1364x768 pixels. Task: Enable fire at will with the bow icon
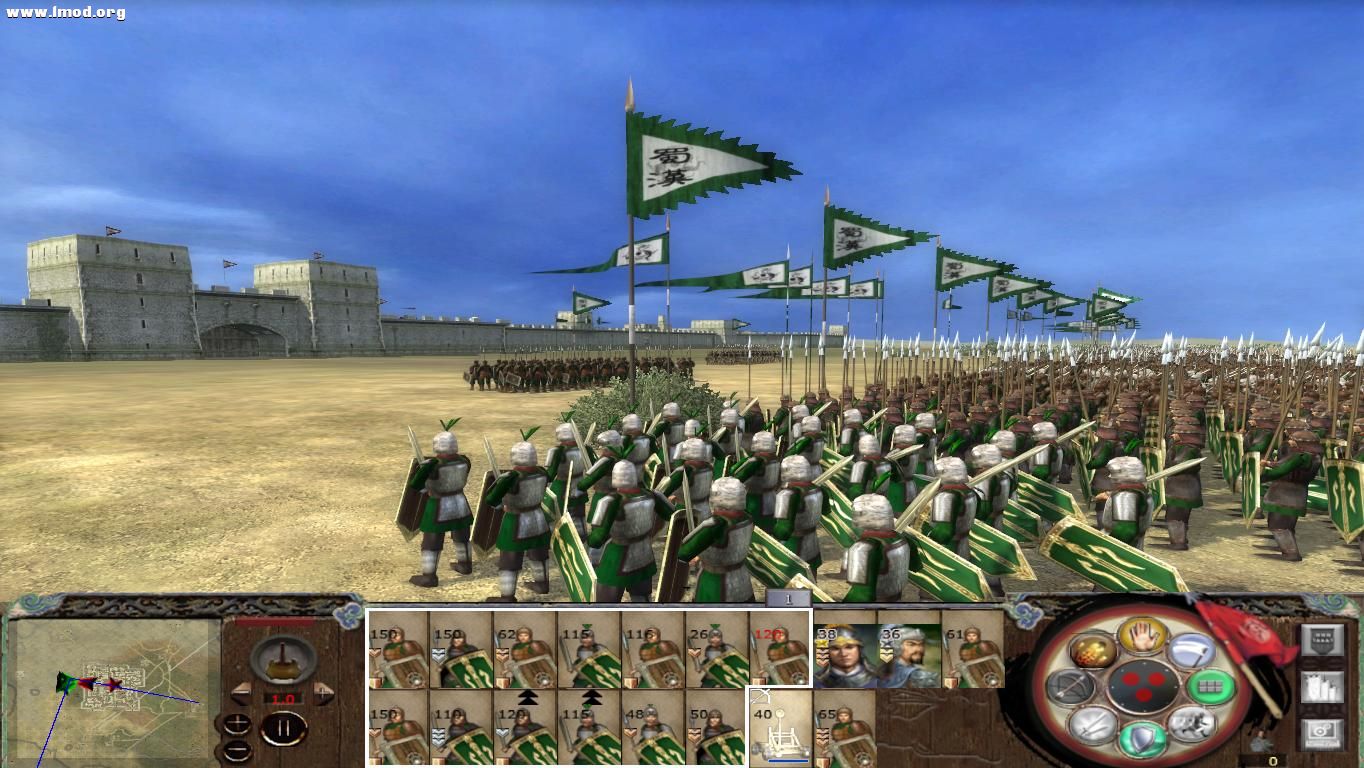click(1070, 685)
